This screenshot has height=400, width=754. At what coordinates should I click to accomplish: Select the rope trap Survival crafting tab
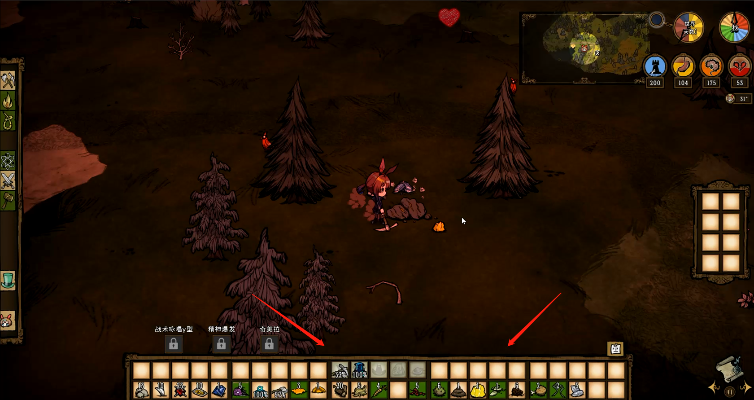tap(9, 122)
